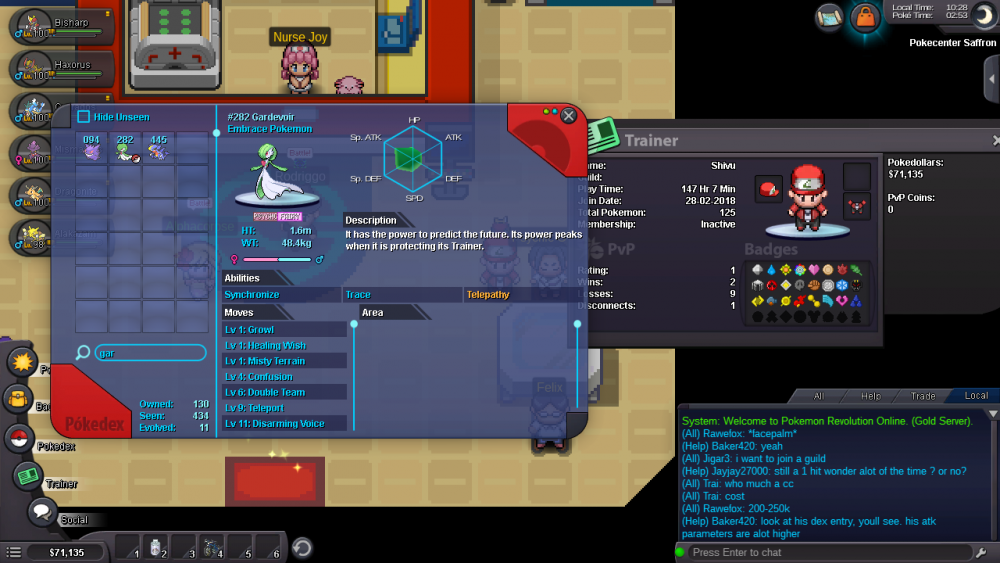The width and height of the screenshot is (1000, 563).
Task: Open the yellow backpack Bag icon
Action: point(17,399)
